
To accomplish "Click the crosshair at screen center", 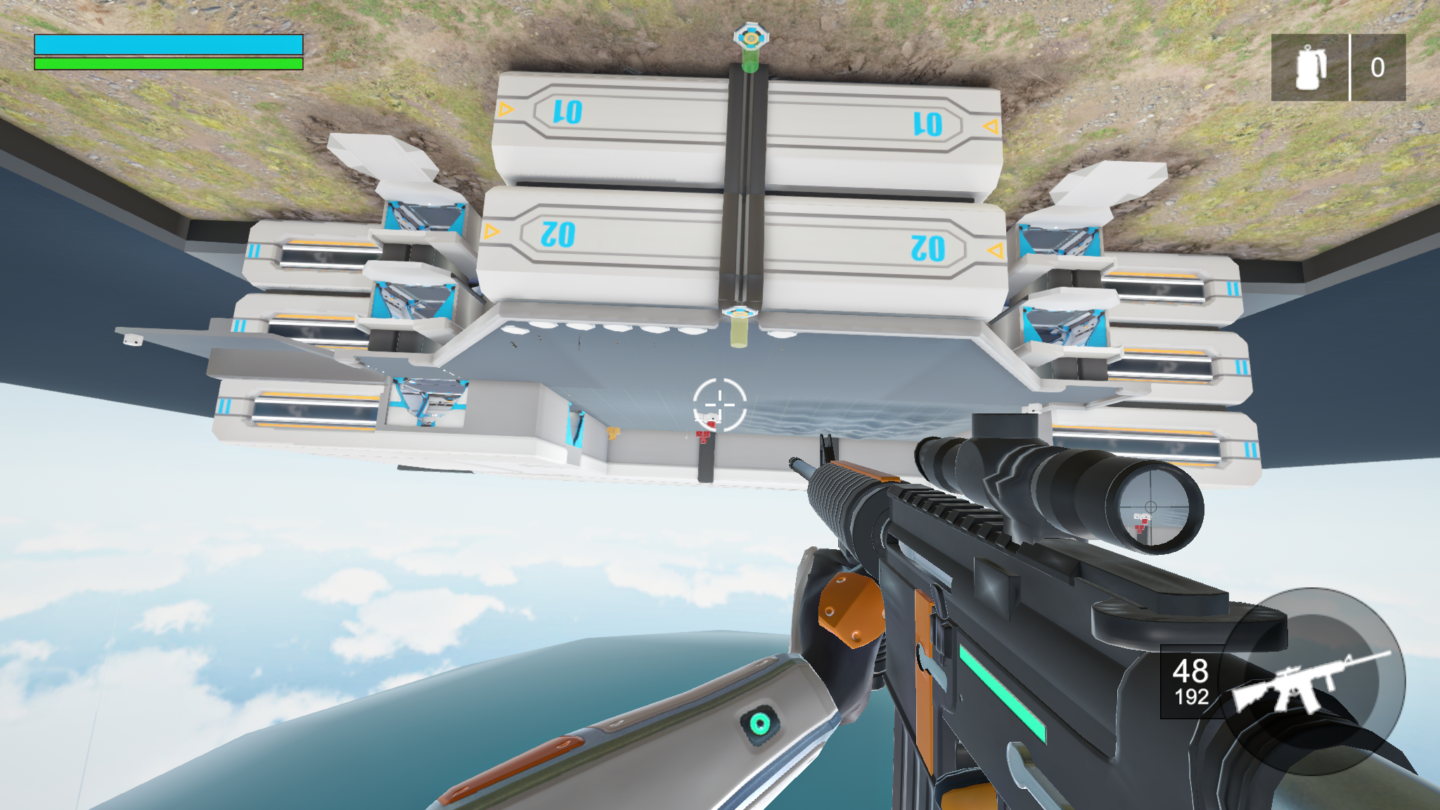I will pos(718,403).
